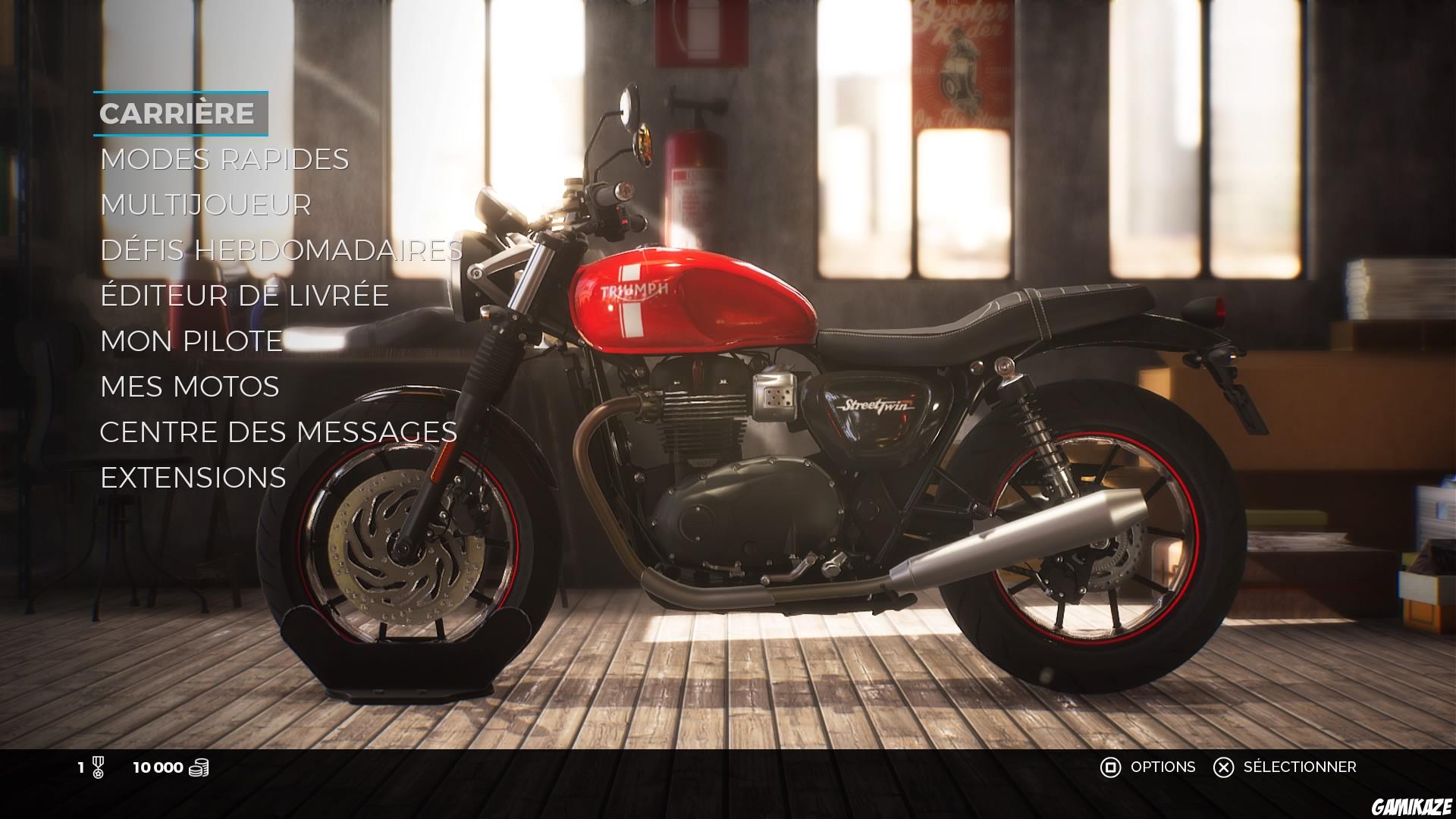The width and height of the screenshot is (1456, 819).
Task: Open ÉDITEUR DE LIVRÉE
Action: [x=244, y=296]
